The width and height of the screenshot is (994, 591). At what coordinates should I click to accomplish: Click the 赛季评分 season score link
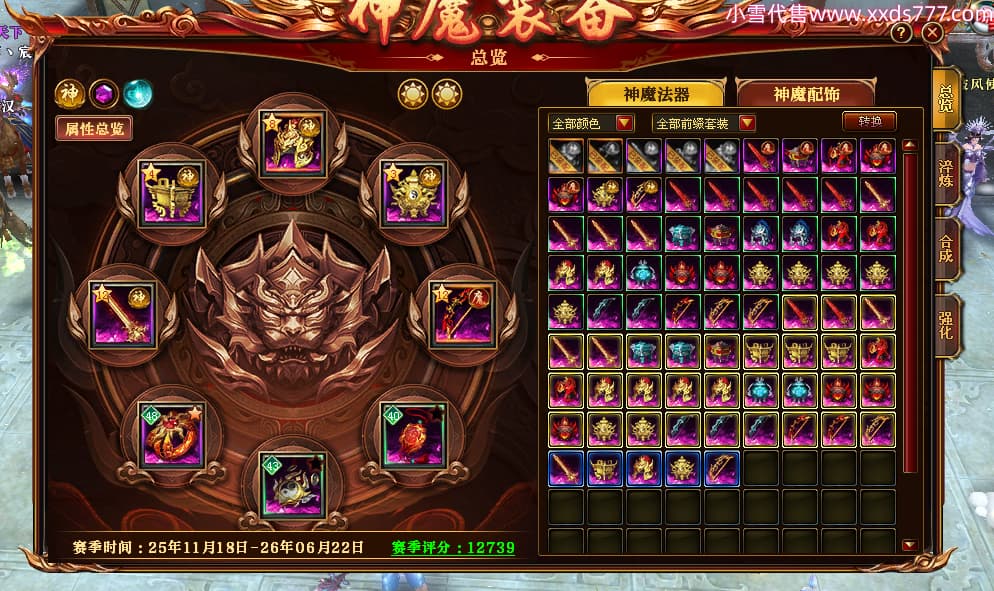(x=454, y=548)
